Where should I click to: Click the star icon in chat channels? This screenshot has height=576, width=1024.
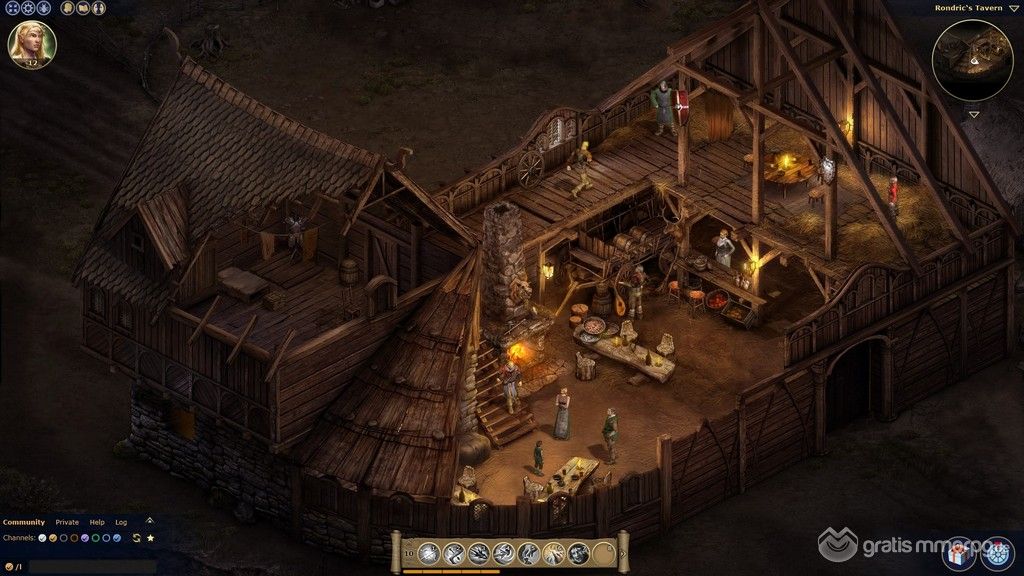pos(150,538)
